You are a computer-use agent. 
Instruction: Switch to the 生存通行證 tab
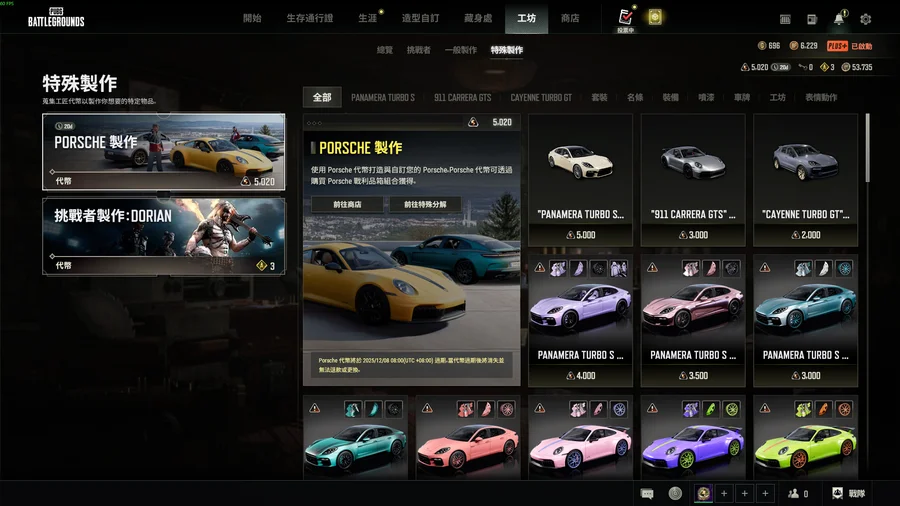point(309,18)
